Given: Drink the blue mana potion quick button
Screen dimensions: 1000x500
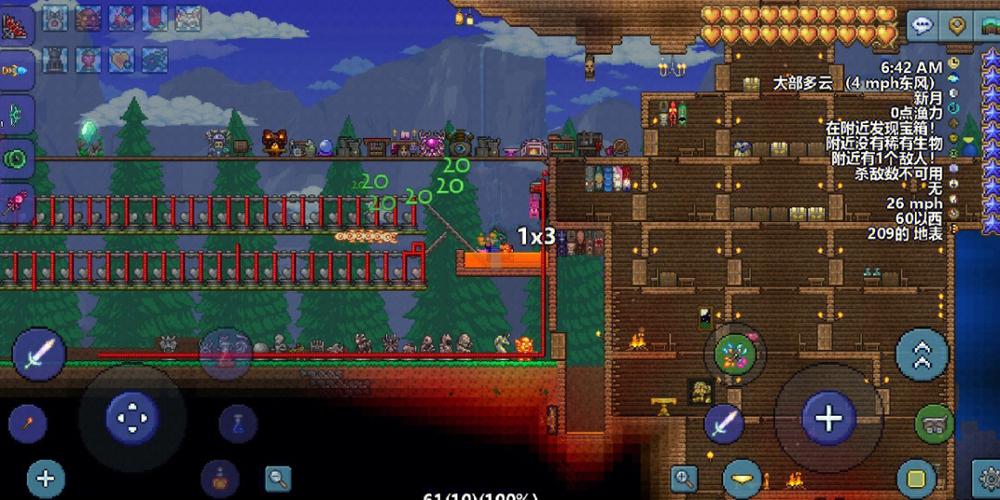Looking at the screenshot, I should pos(238,423).
